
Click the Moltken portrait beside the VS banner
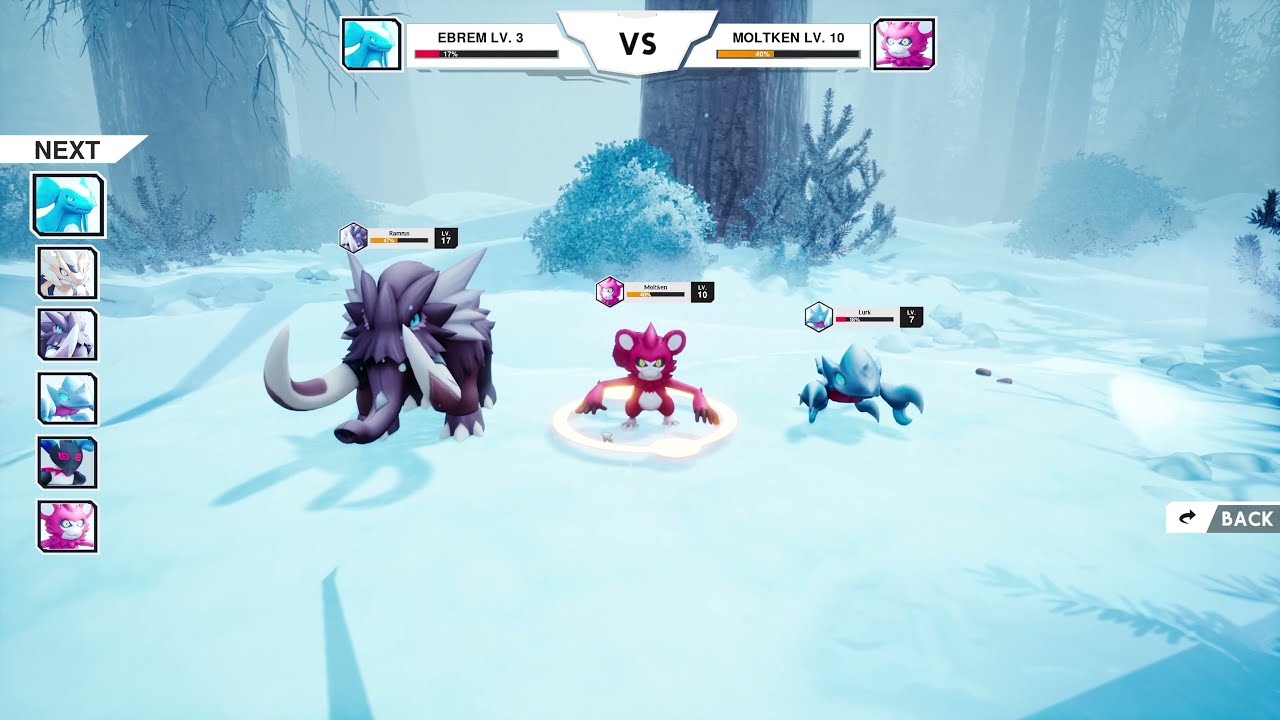pos(904,44)
